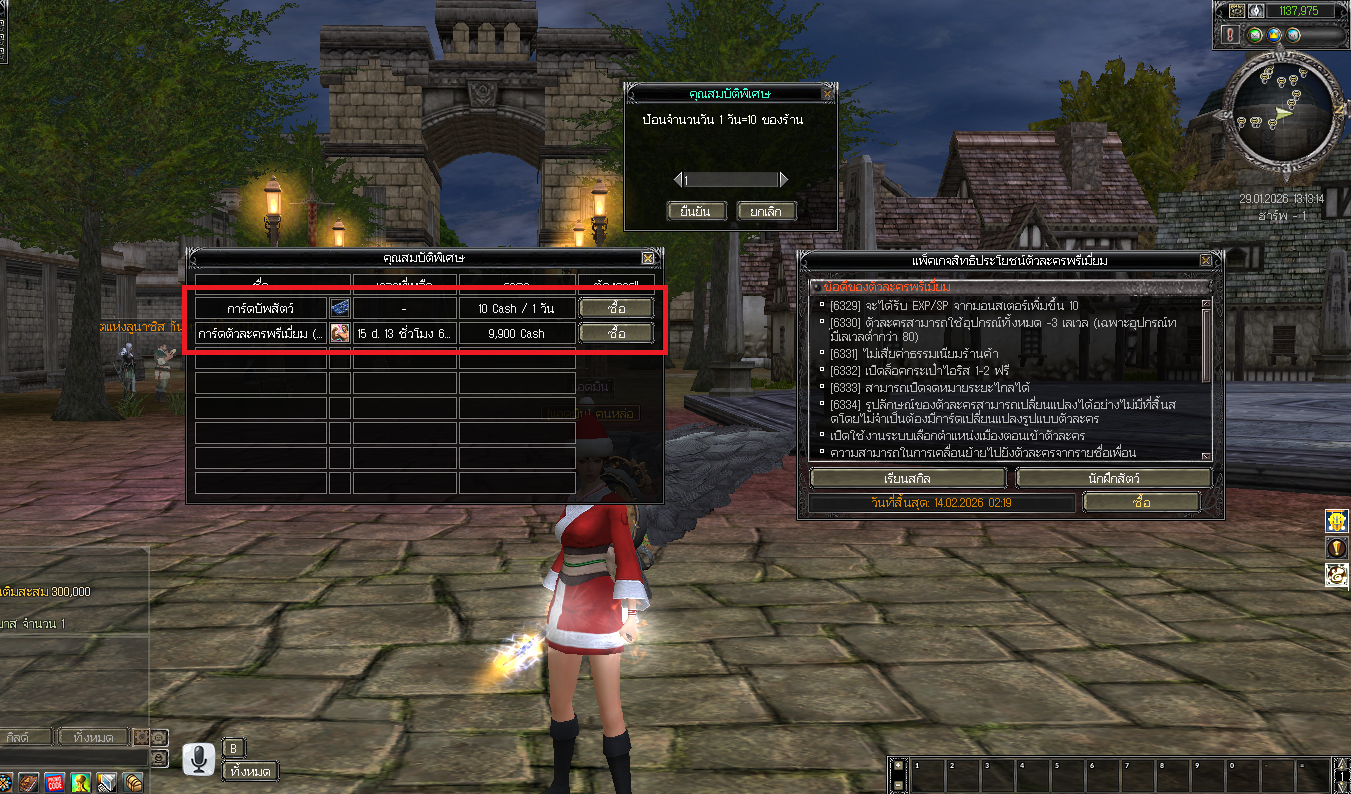1351x794 pixels.
Task: Click the circular minimap
Action: 1284,110
